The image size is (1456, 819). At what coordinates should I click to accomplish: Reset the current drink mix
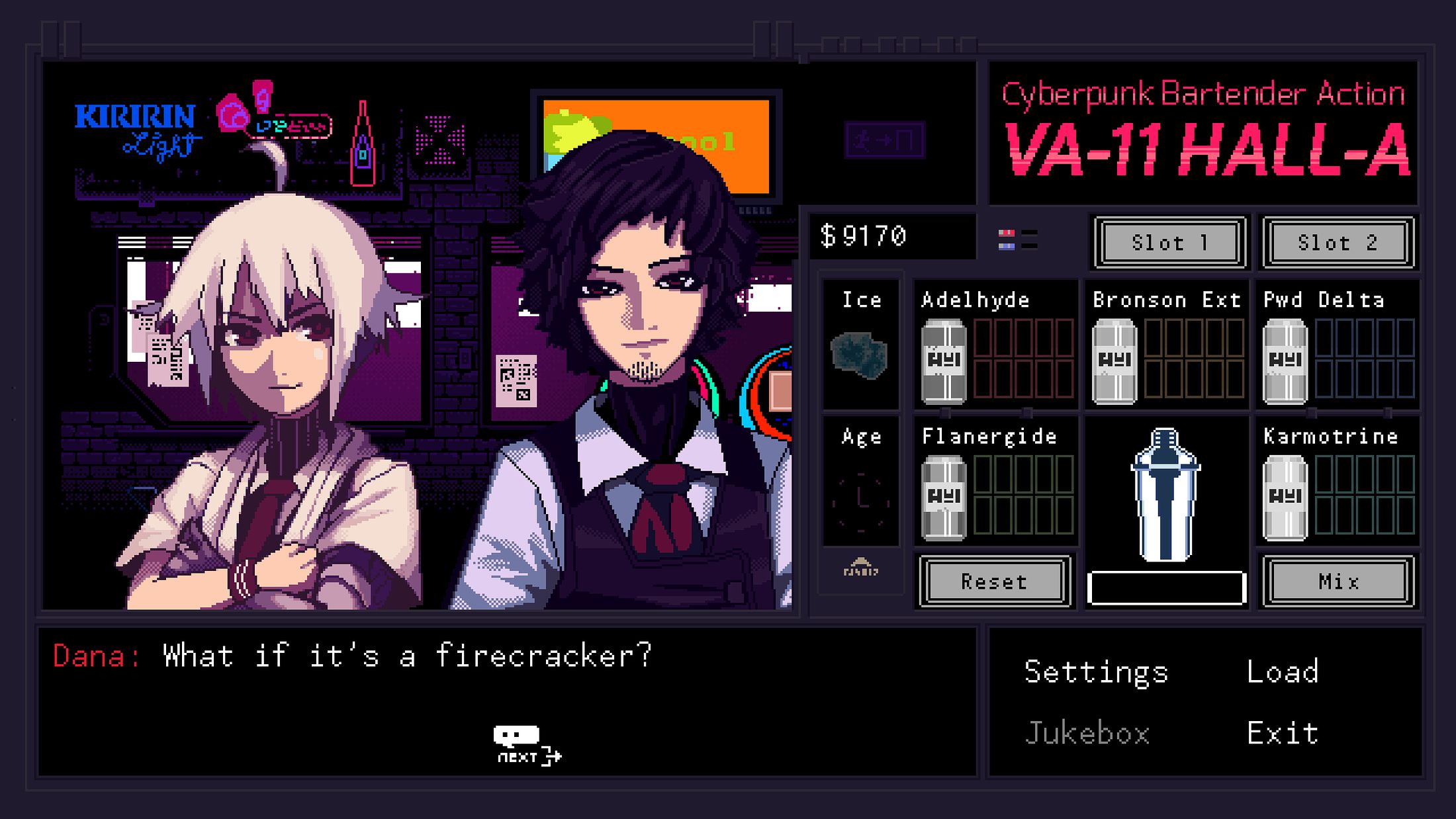point(994,582)
